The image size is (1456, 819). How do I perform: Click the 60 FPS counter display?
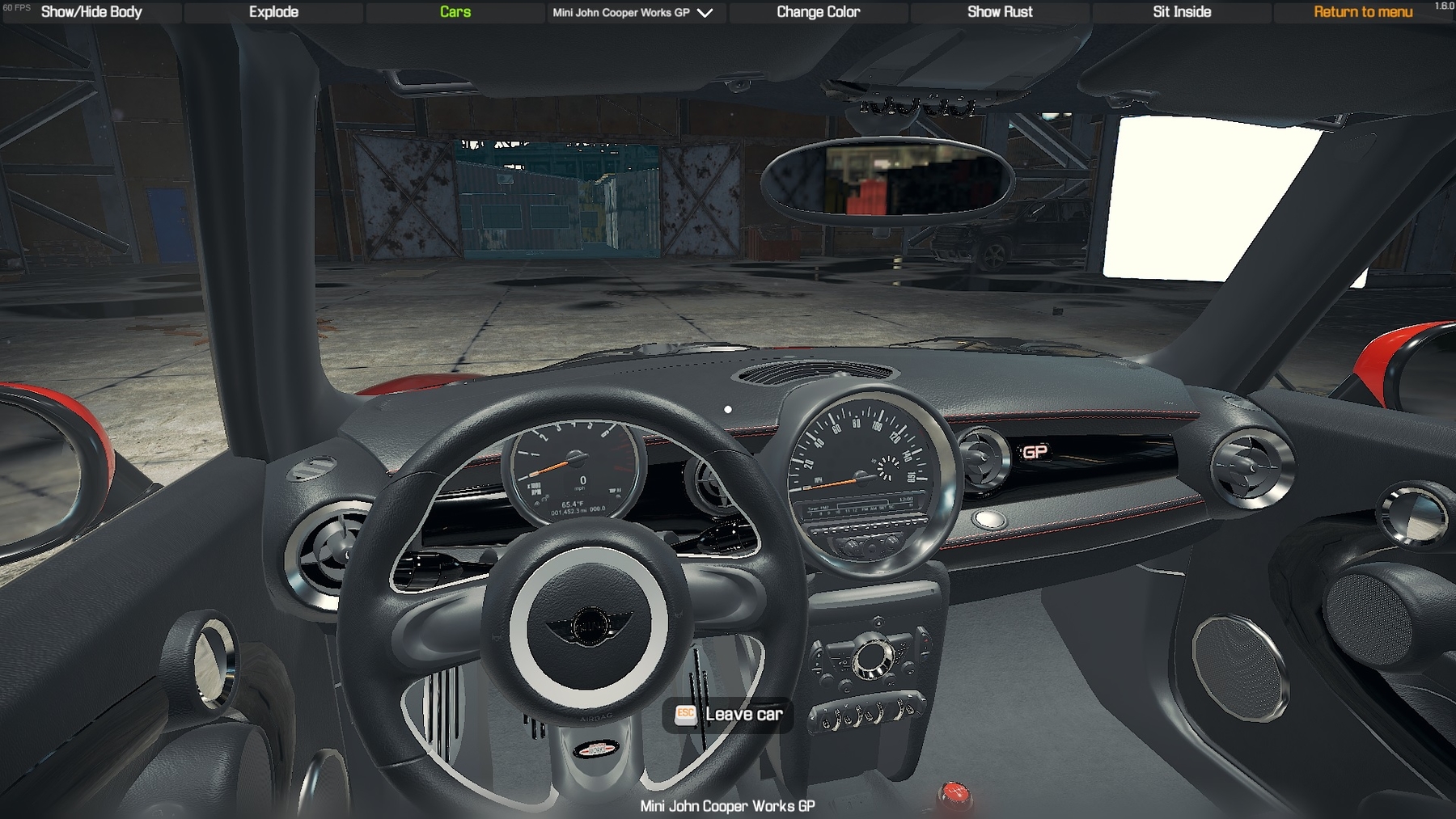click(19, 6)
